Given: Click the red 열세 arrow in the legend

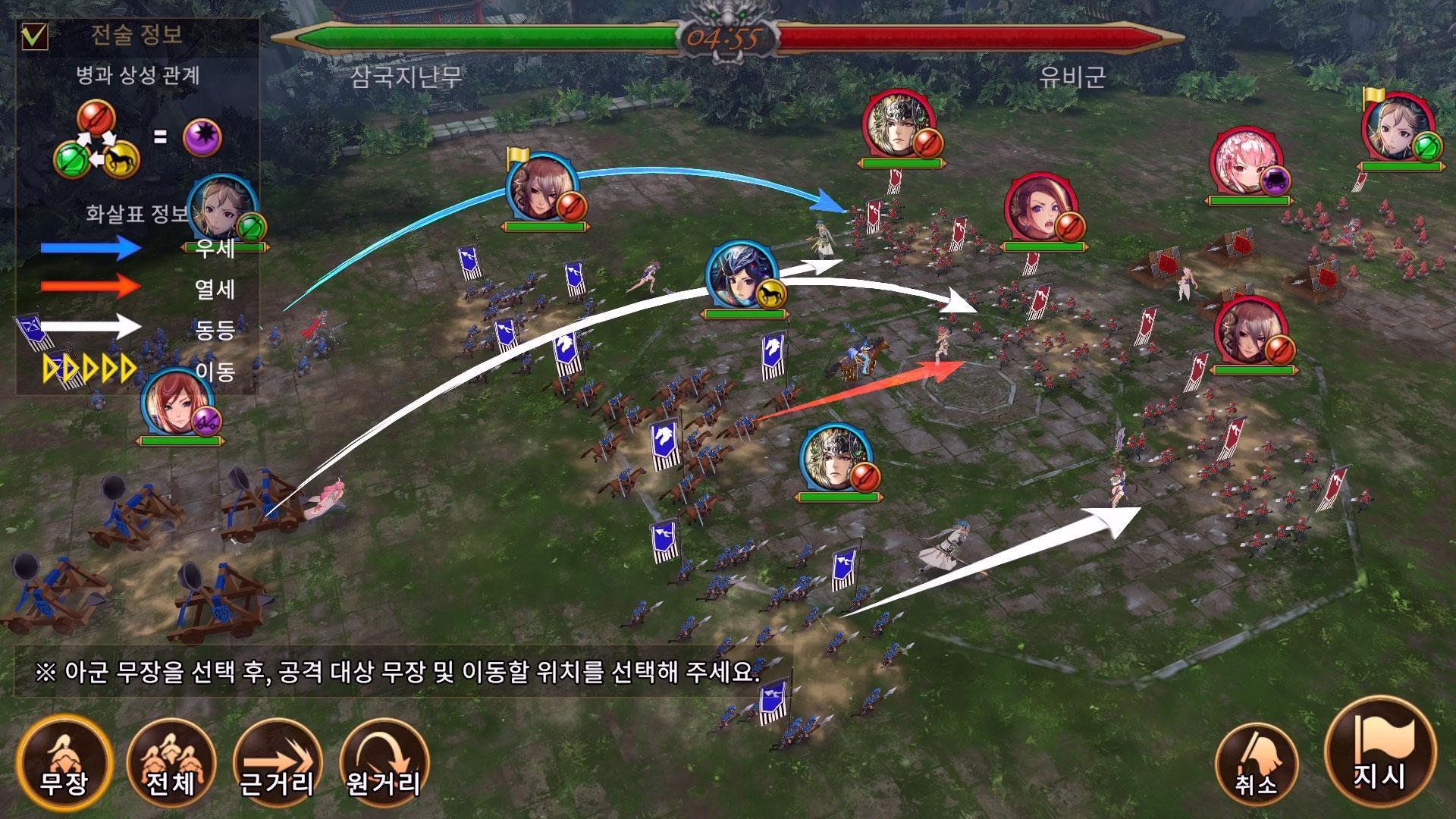Looking at the screenshot, I should pos(83,288).
